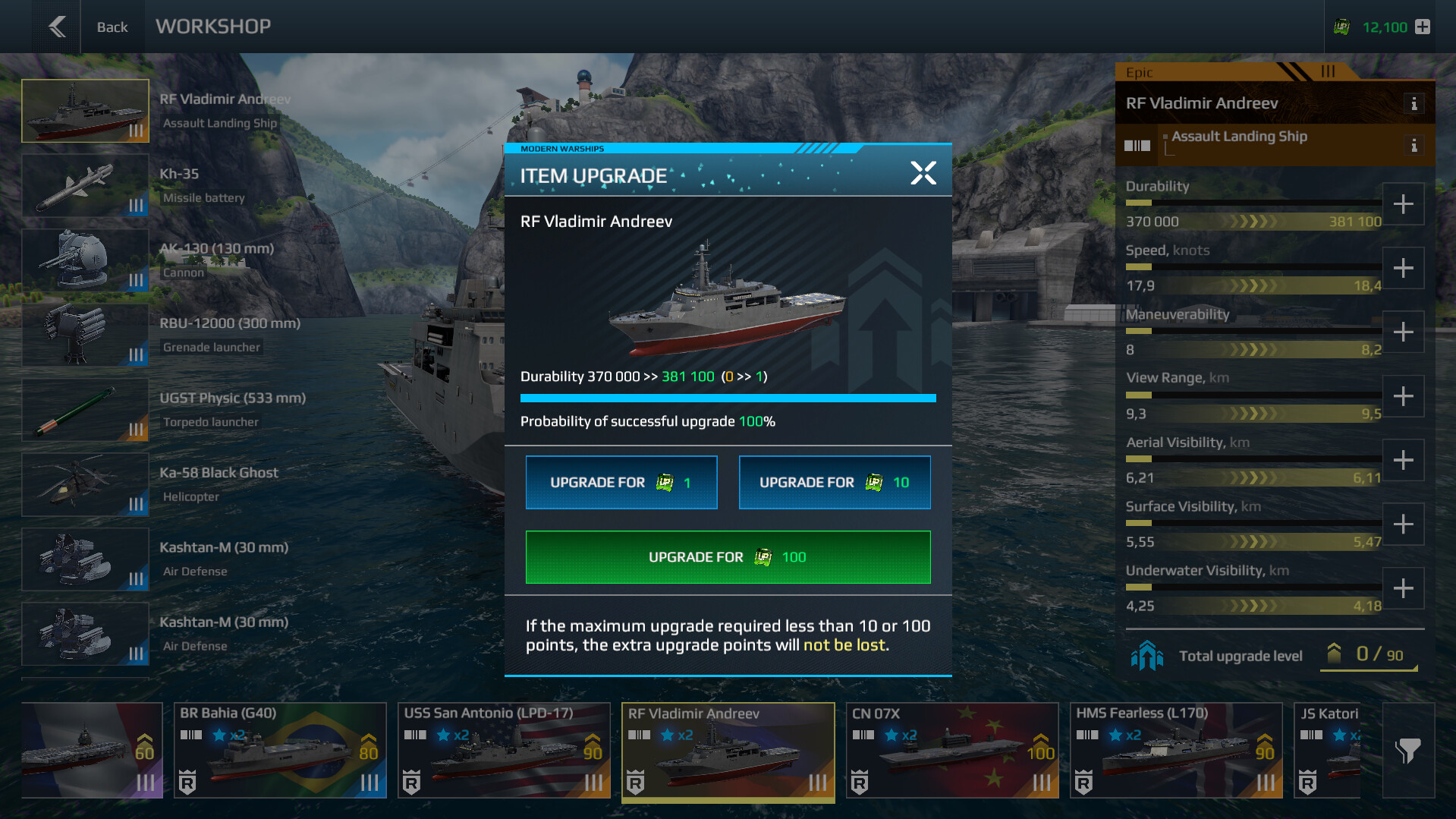Choose the green Upgrade for 100 button

click(x=728, y=557)
